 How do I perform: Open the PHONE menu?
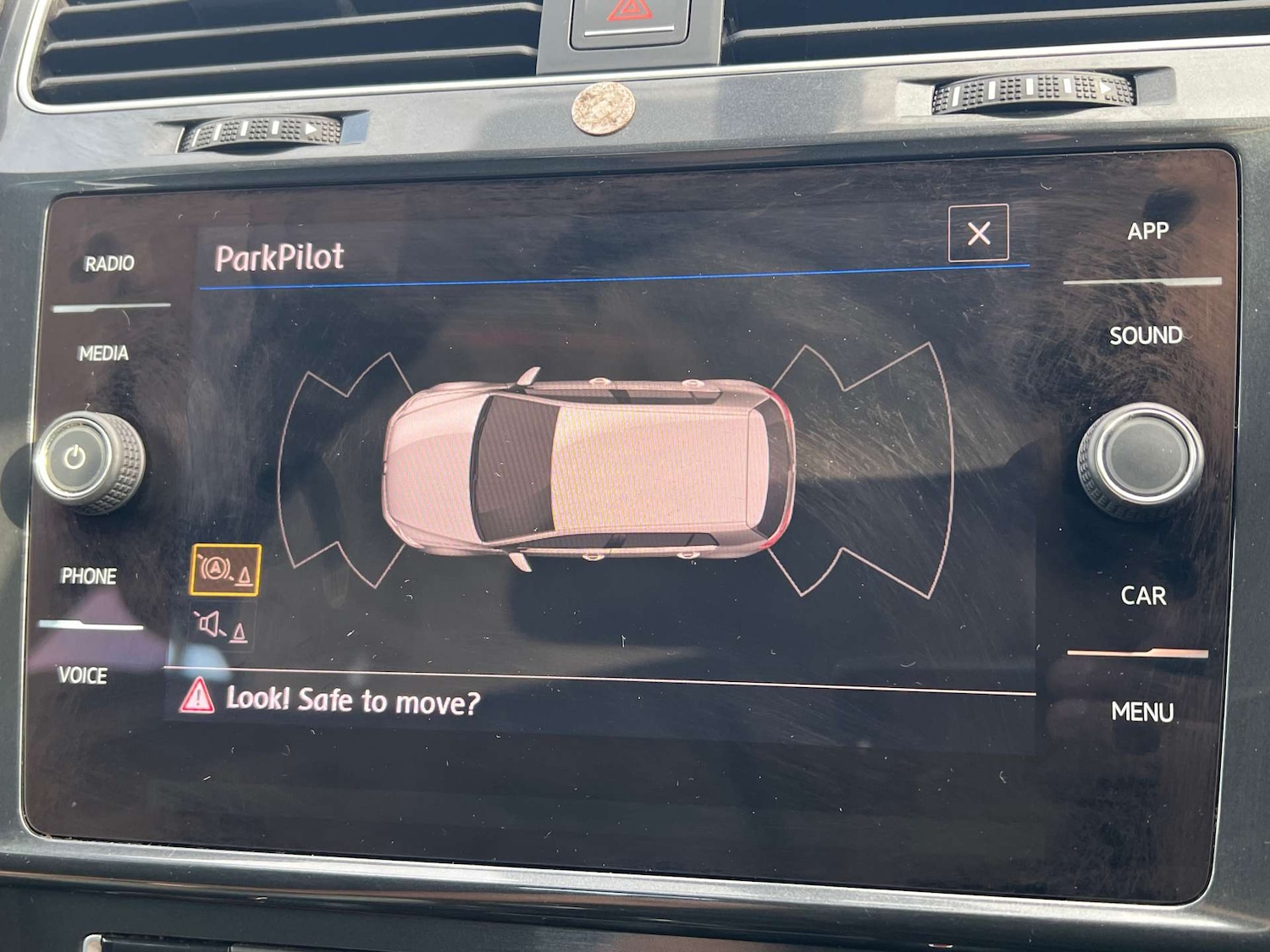(89, 576)
